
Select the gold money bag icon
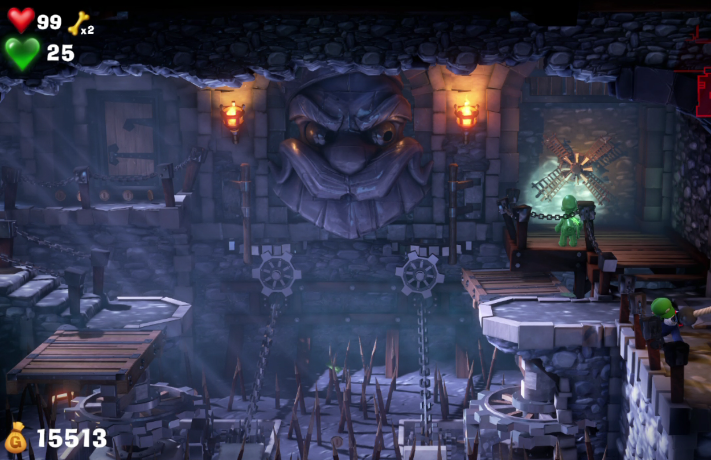17,438
